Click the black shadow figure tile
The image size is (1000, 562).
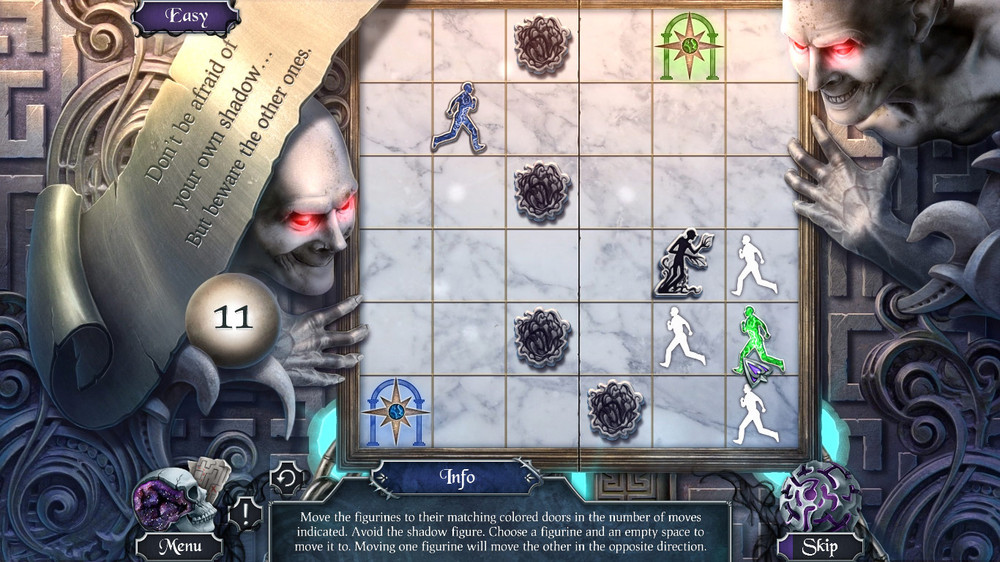pos(687,264)
